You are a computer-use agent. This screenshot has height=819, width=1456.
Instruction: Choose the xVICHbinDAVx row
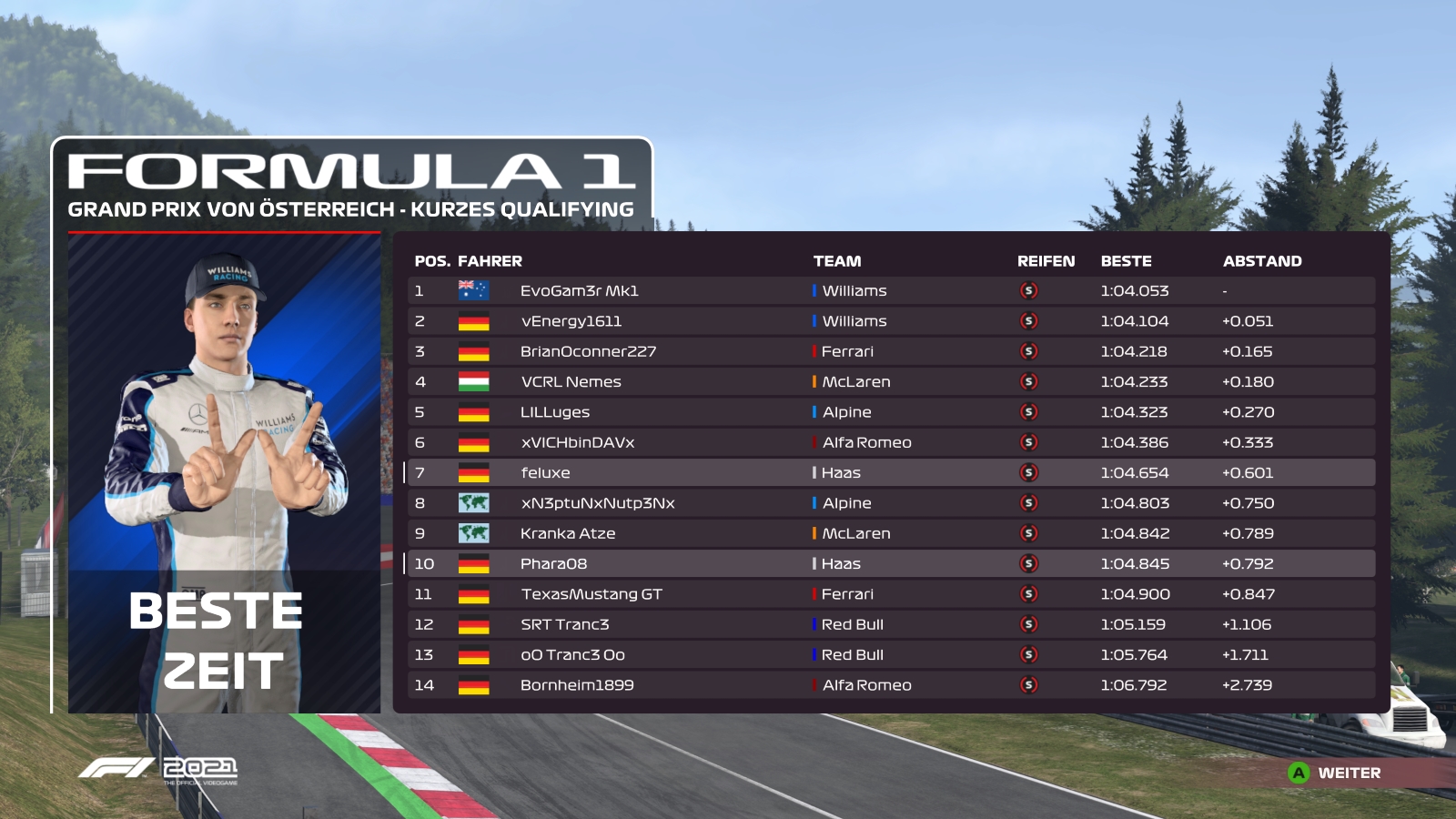(577, 442)
